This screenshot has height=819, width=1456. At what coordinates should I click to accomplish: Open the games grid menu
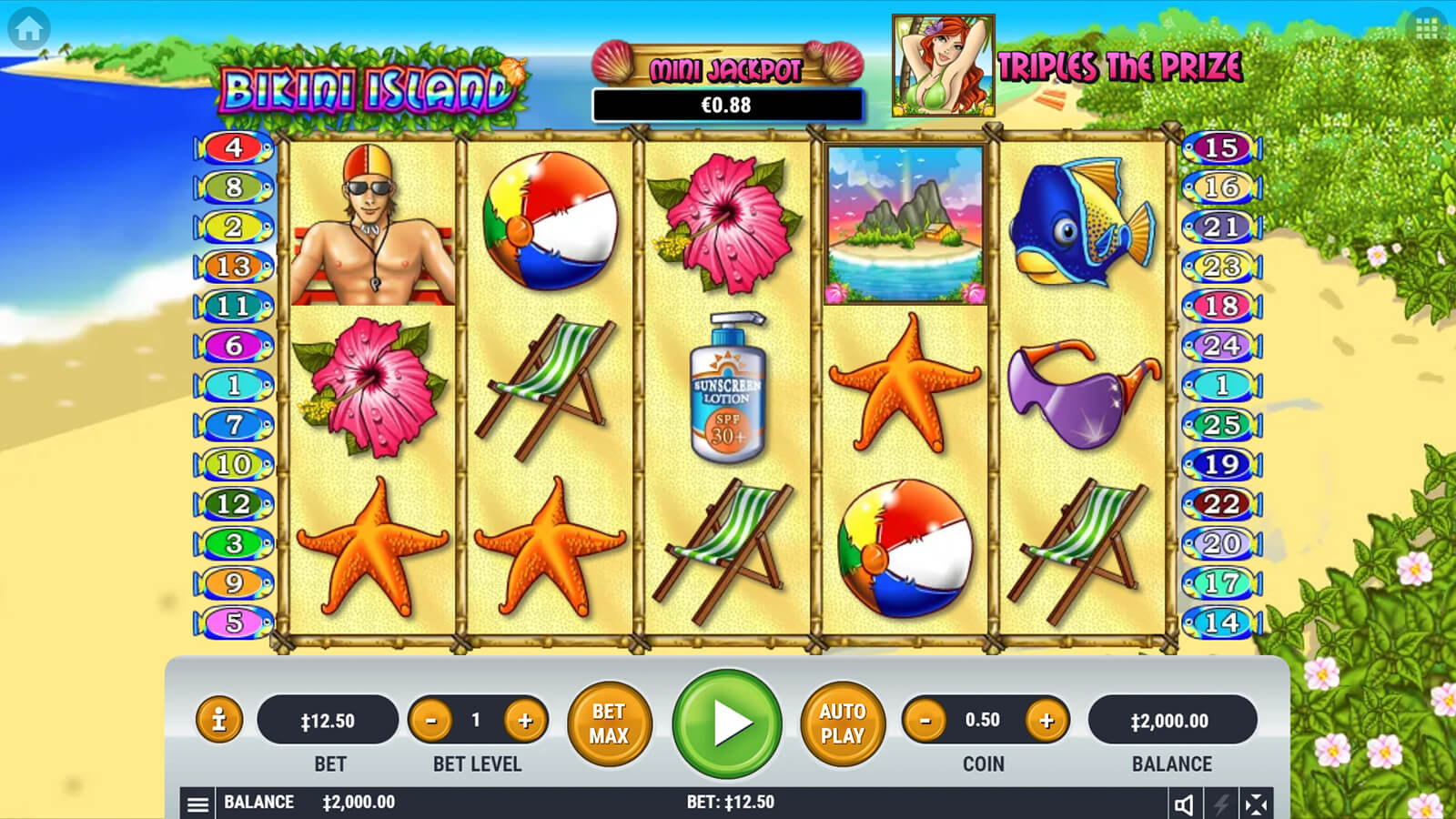(1426, 29)
